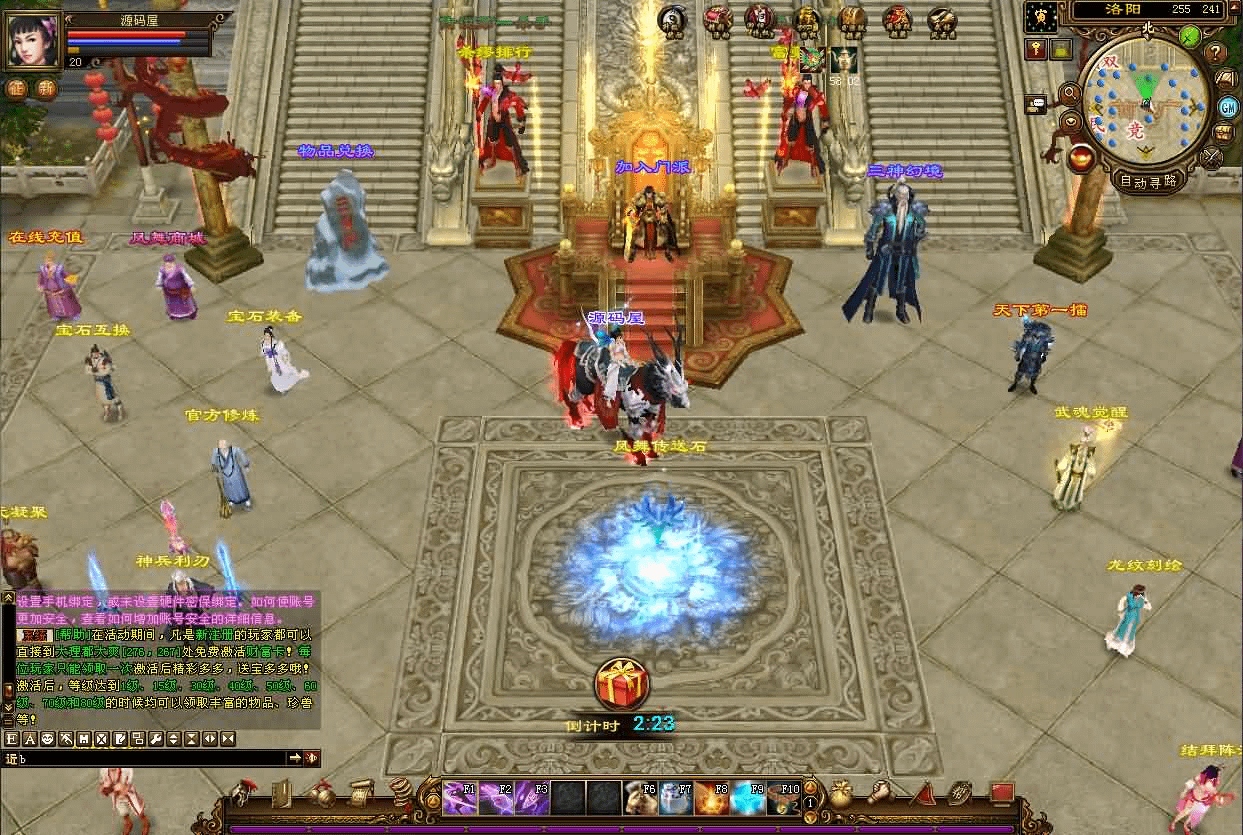Use the F6 fist skill slot
This screenshot has width=1243, height=835.
[x=639, y=798]
